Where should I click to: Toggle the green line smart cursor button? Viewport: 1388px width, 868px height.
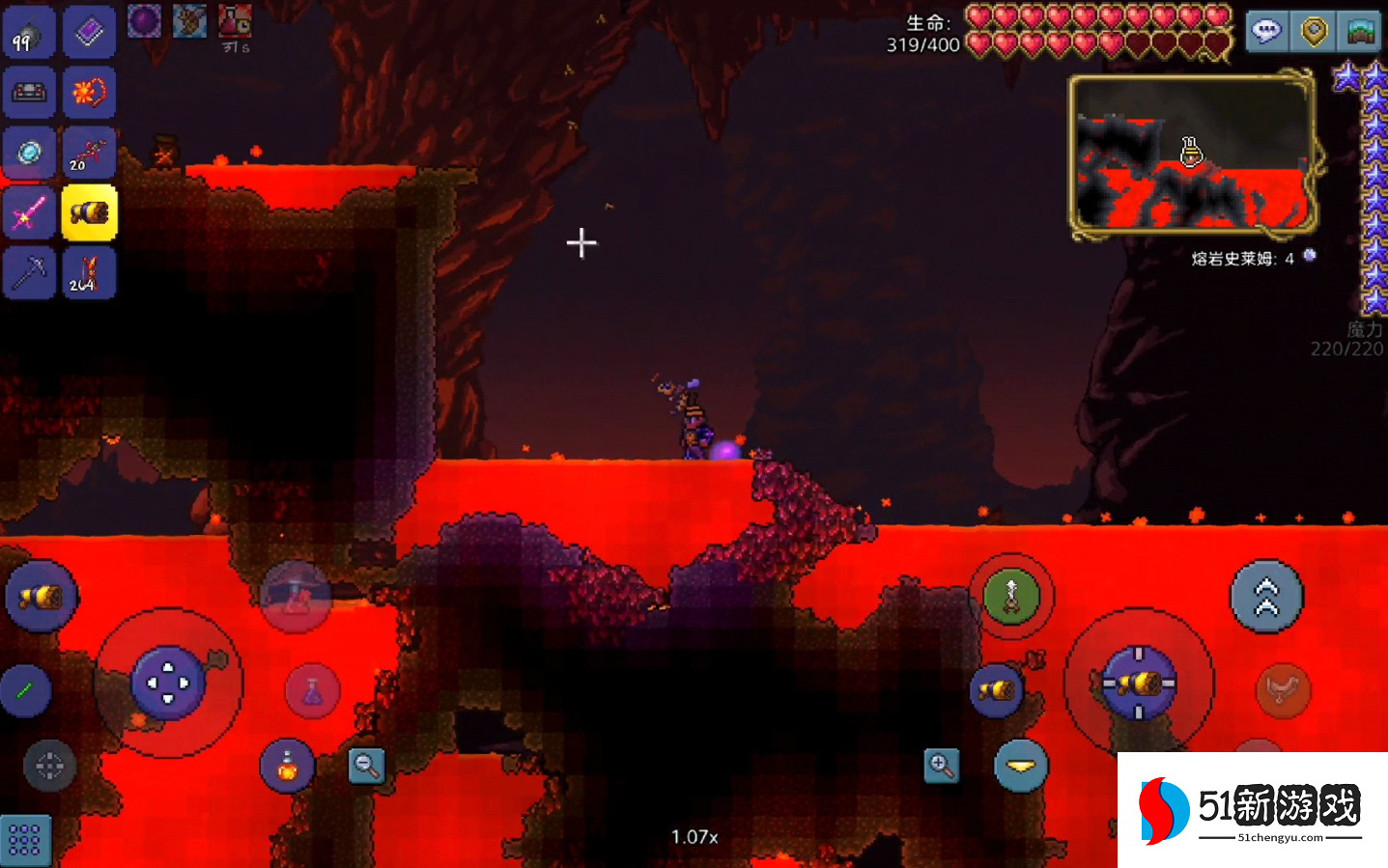click(x=25, y=689)
